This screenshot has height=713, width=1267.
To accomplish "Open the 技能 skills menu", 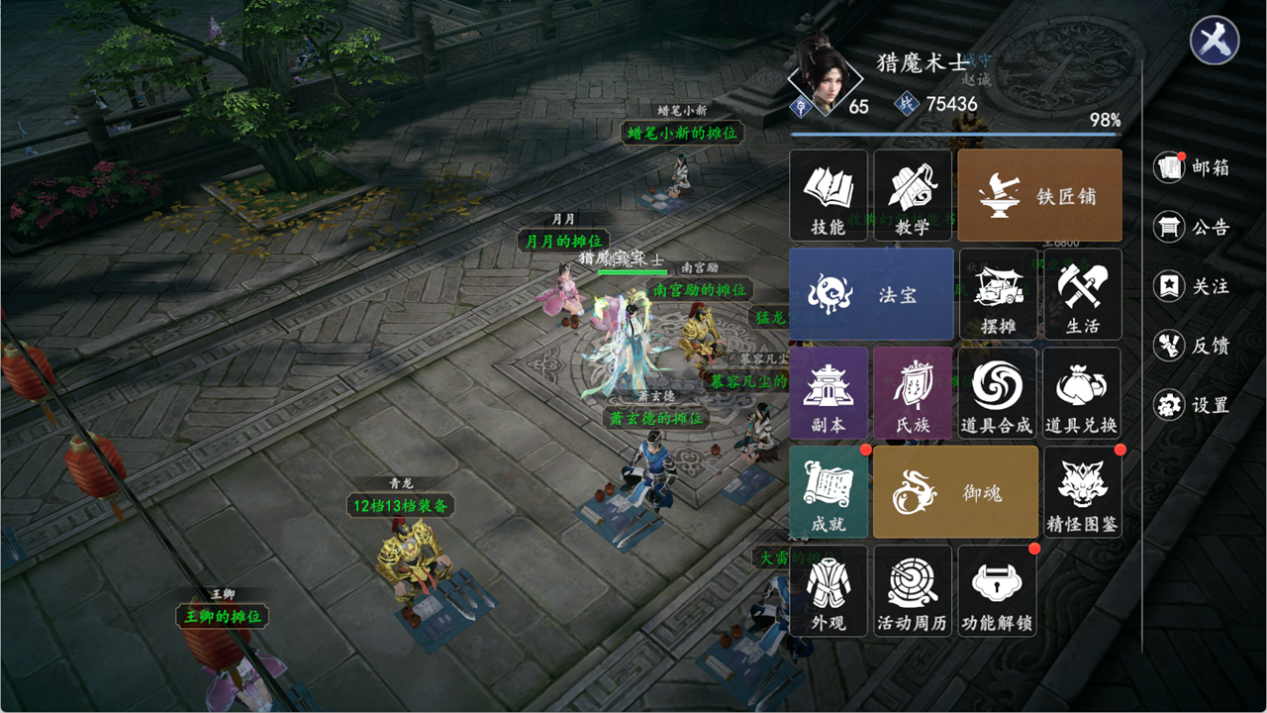I will 828,196.
